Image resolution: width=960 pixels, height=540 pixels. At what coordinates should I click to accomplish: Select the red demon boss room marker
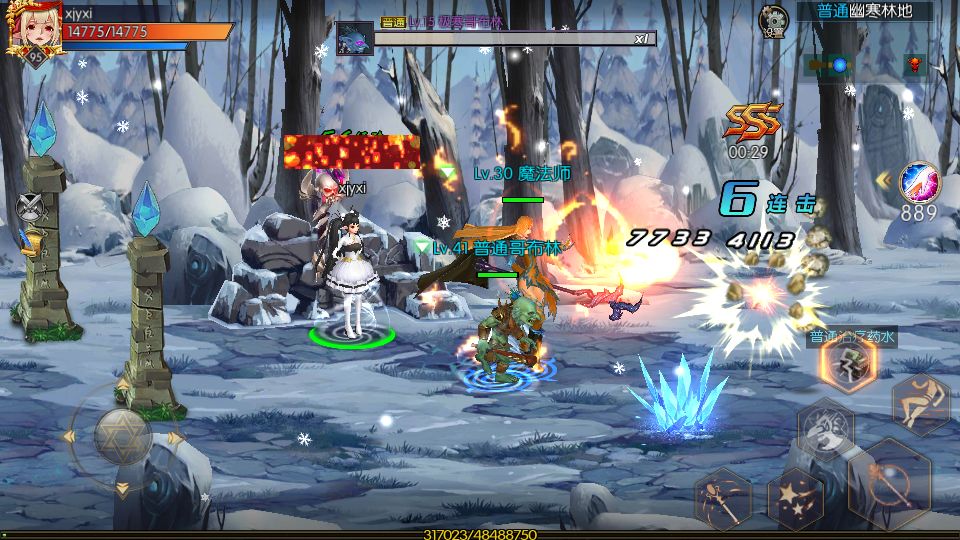click(912, 65)
